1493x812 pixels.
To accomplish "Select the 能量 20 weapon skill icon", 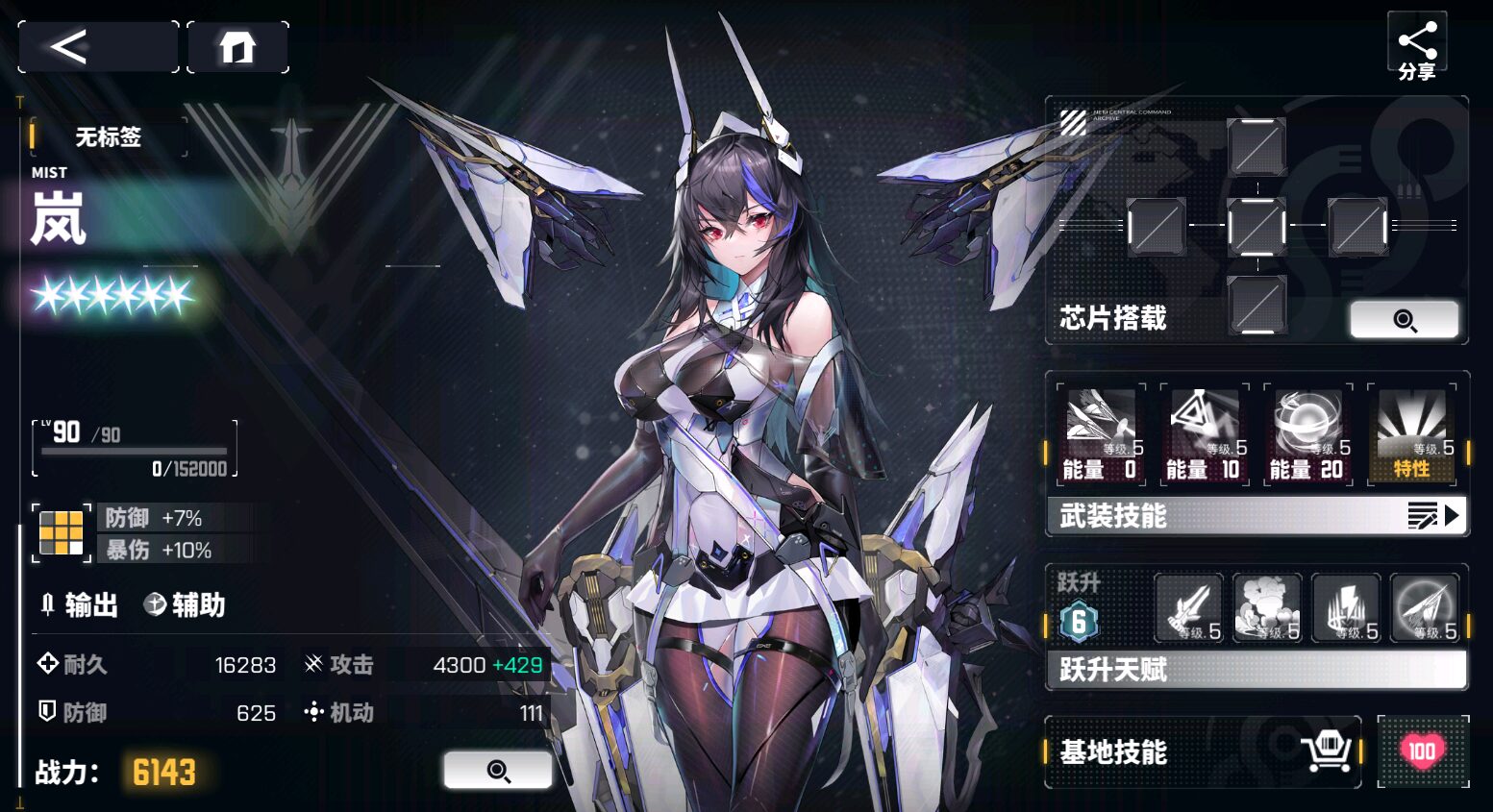I will [1307, 434].
